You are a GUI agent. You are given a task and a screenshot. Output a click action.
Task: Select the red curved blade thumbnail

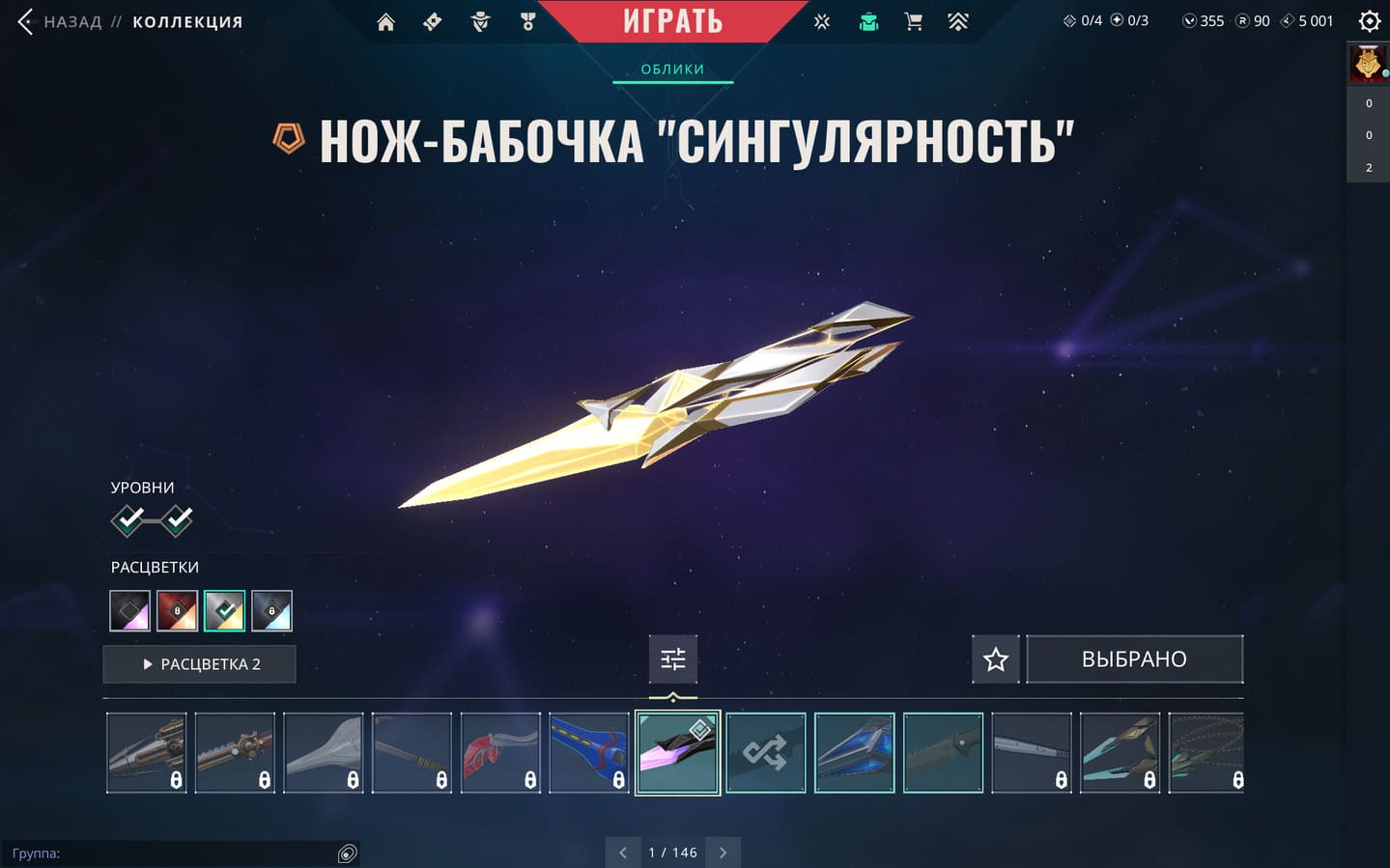pyautogui.click(x=500, y=753)
